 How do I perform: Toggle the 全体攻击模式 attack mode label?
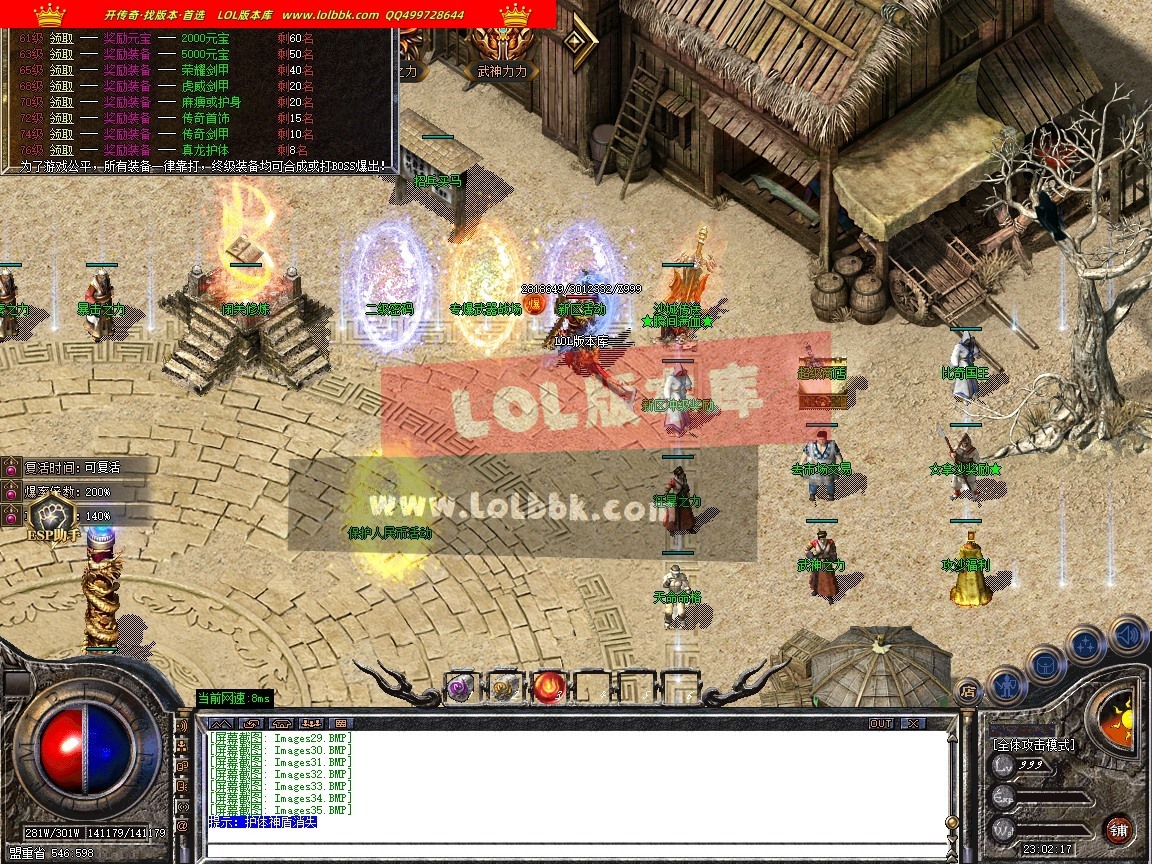tap(1033, 745)
